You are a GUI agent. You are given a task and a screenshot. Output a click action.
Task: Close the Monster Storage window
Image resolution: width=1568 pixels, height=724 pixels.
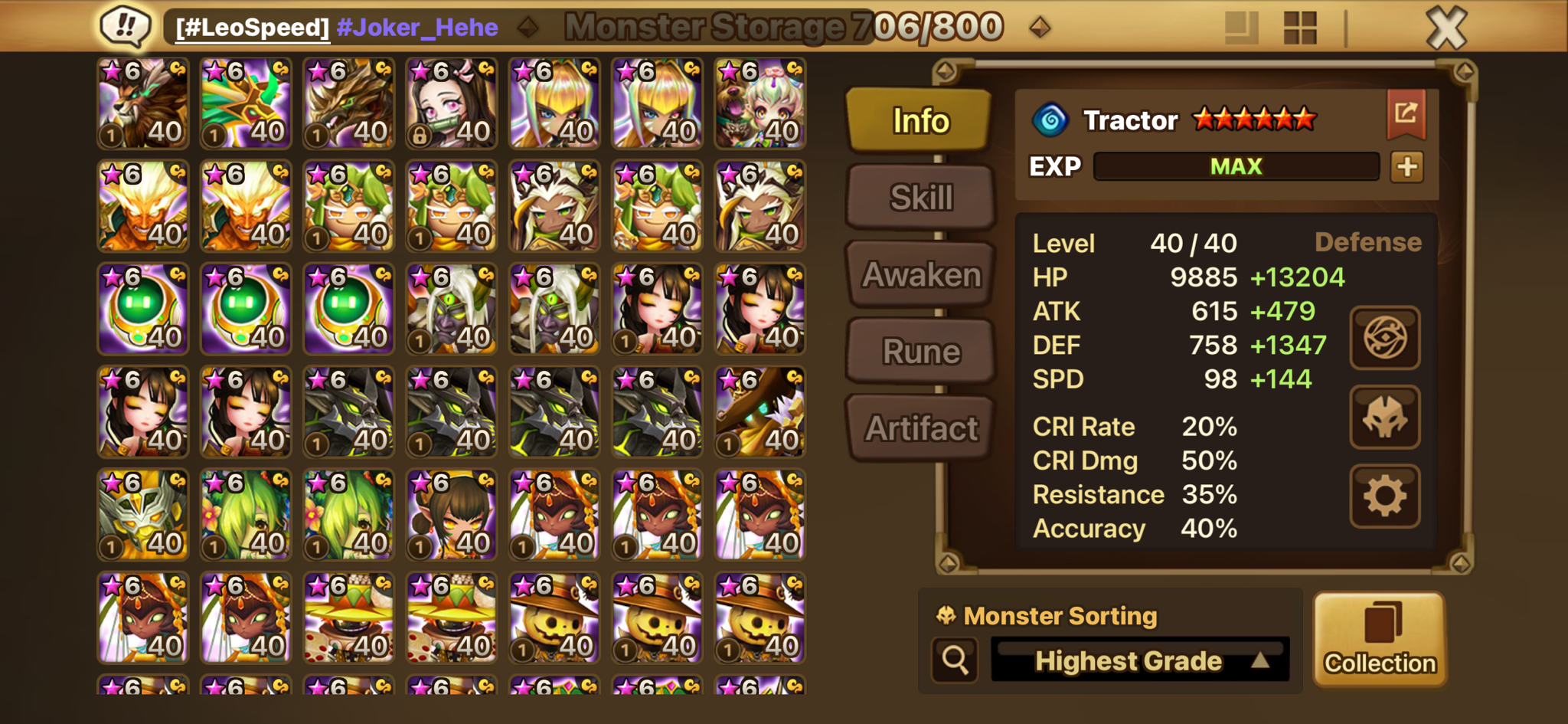1446,28
